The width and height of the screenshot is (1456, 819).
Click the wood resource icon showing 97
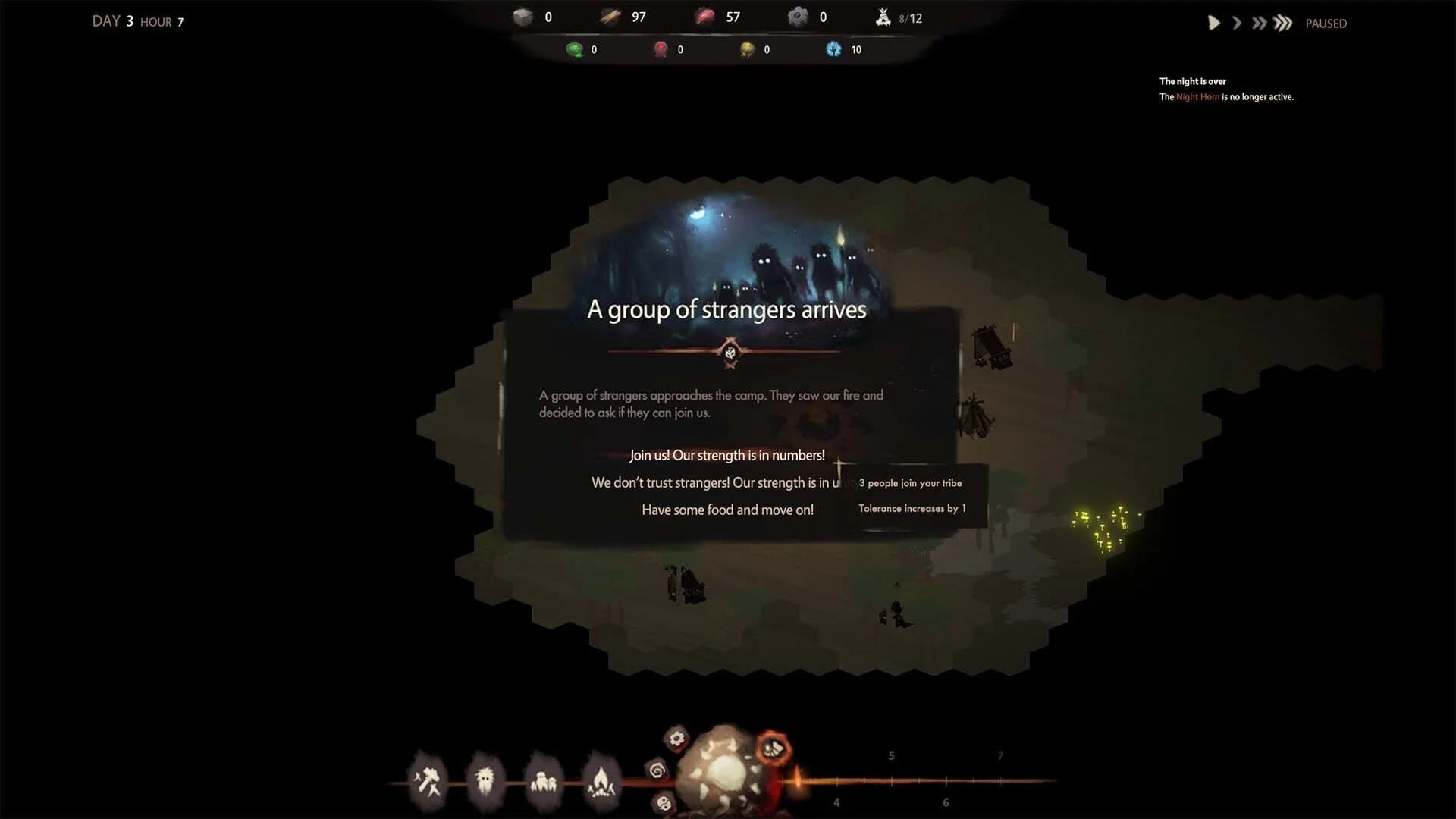click(x=610, y=16)
